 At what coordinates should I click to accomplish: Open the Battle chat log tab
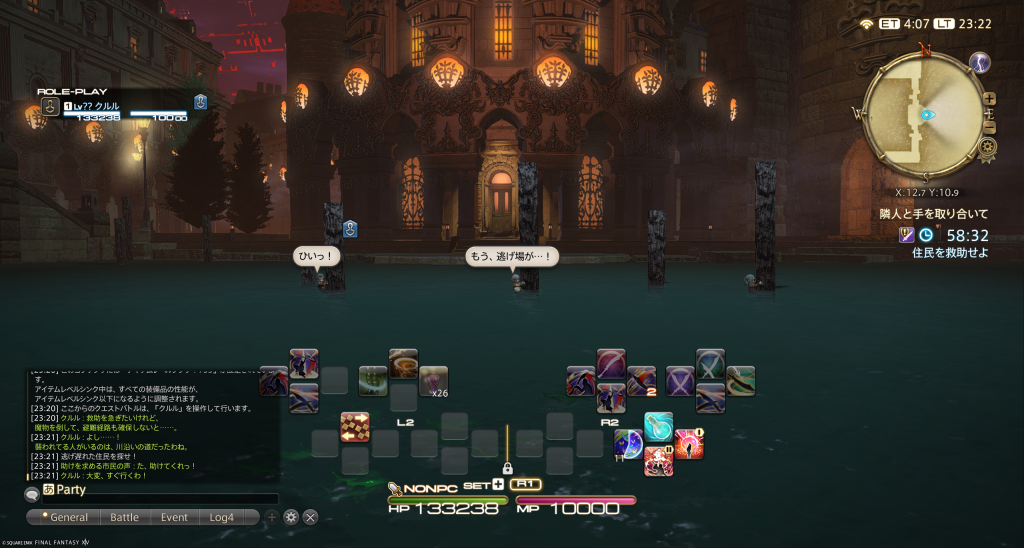(124, 517)
